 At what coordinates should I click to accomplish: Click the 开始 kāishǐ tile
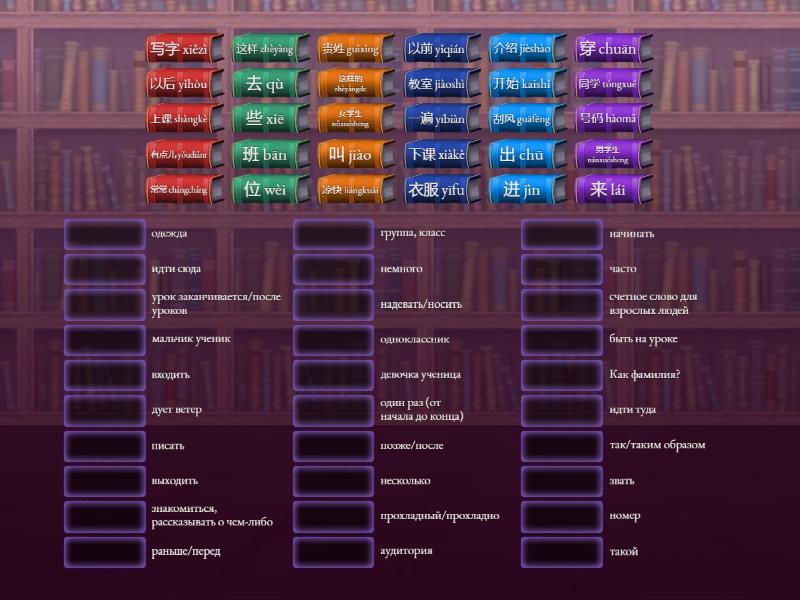click(521, 84)
